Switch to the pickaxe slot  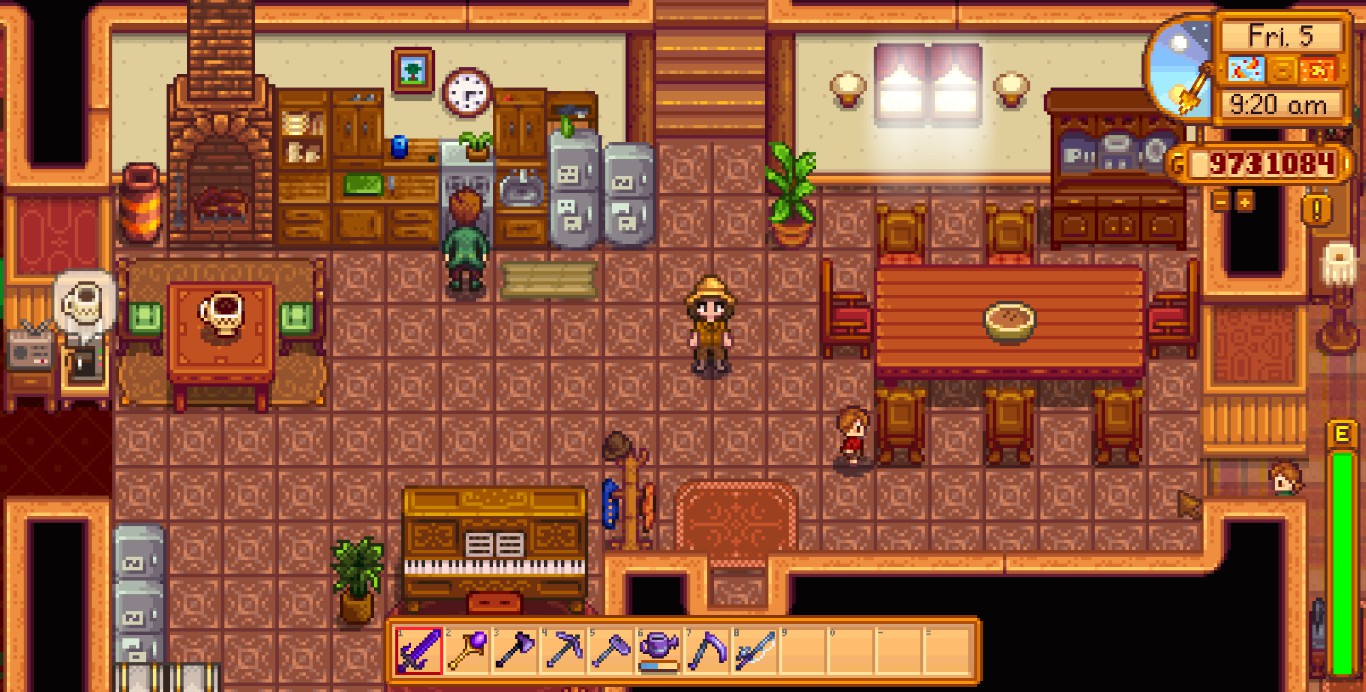pos(562,651)
